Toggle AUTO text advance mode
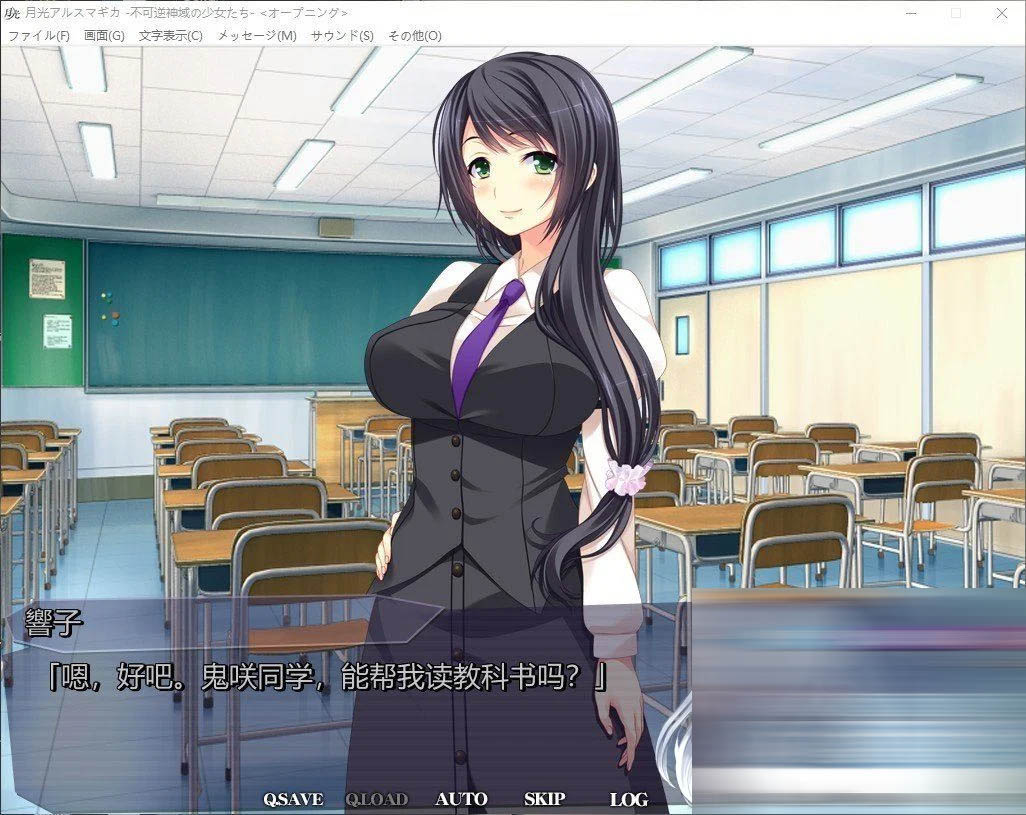Image resolution: width=1026 pixels, height=815 pixels. coord(461,799)
